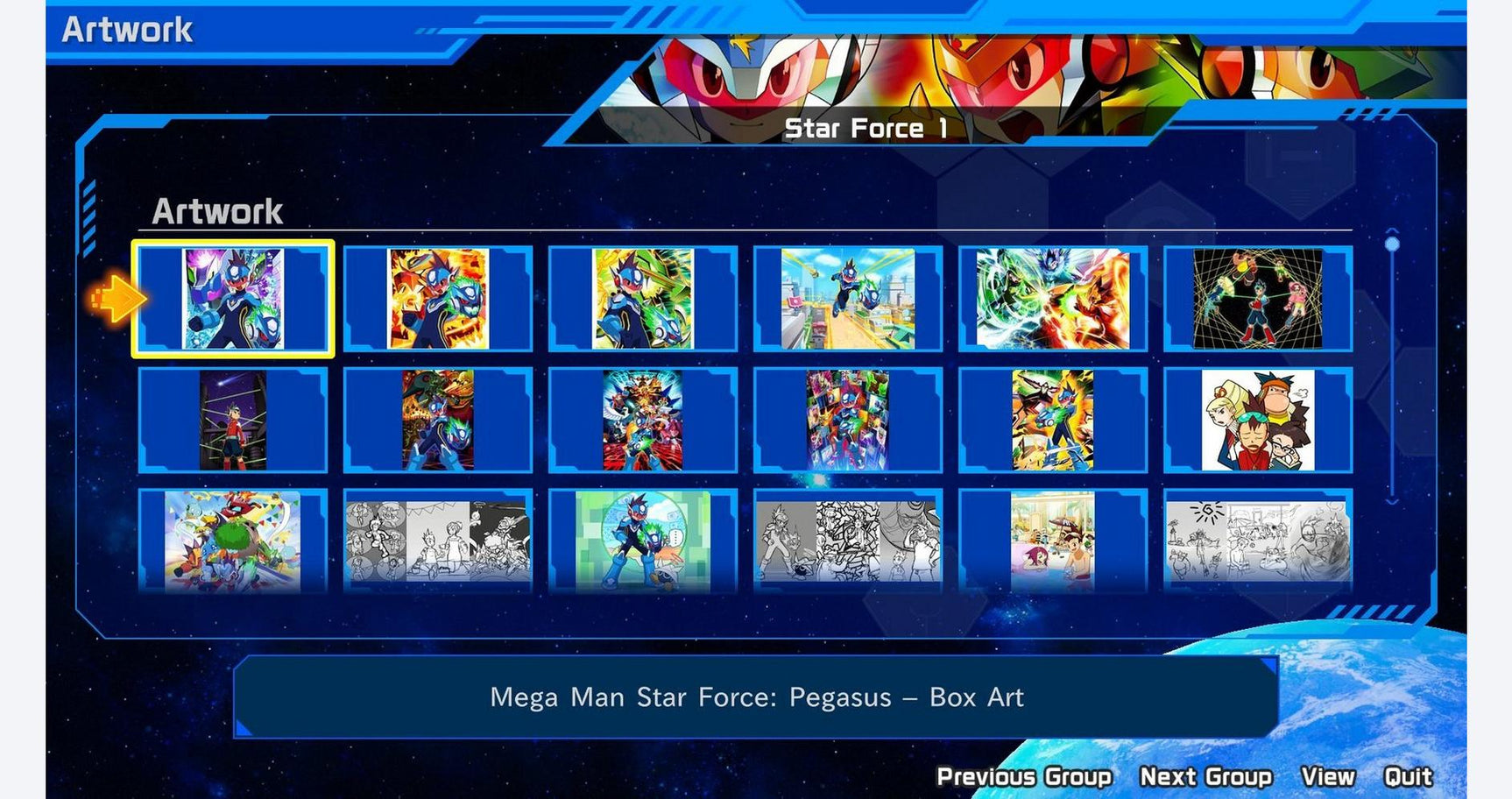
Task: Open the Geo under starry sky artwork
Action: point(232,417)
